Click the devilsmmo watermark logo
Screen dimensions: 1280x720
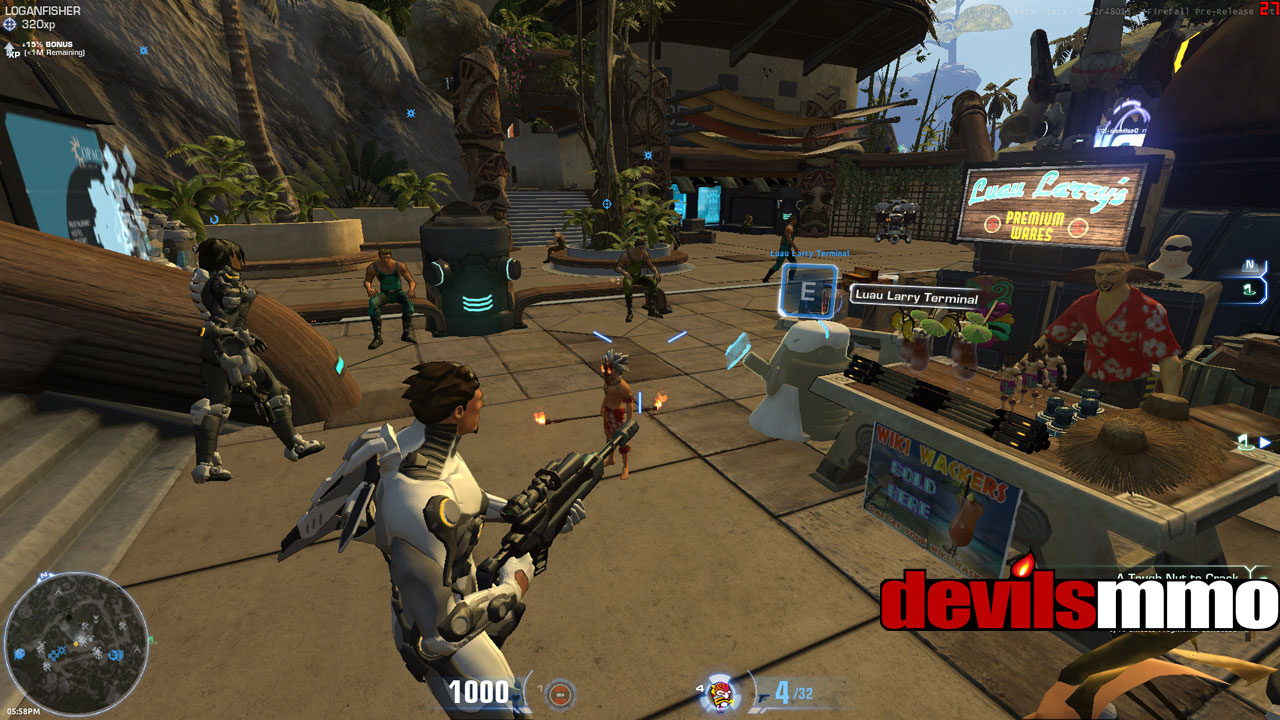(1078, 600)
